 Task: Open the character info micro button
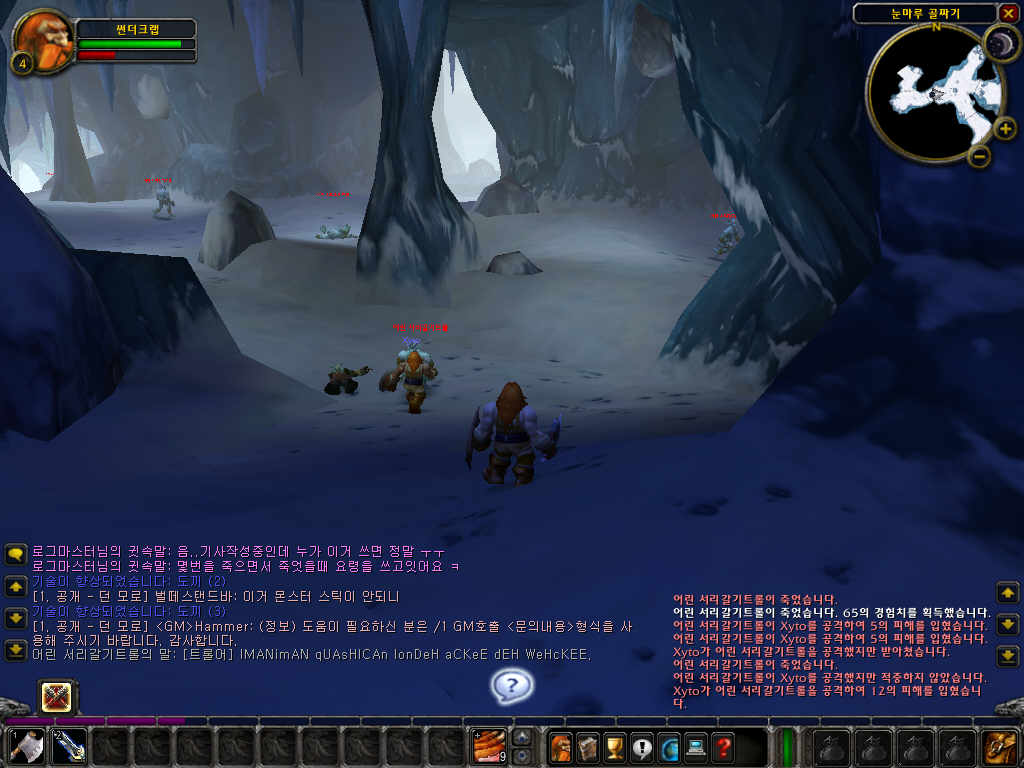pyautogui.click(x=561, y=746)
